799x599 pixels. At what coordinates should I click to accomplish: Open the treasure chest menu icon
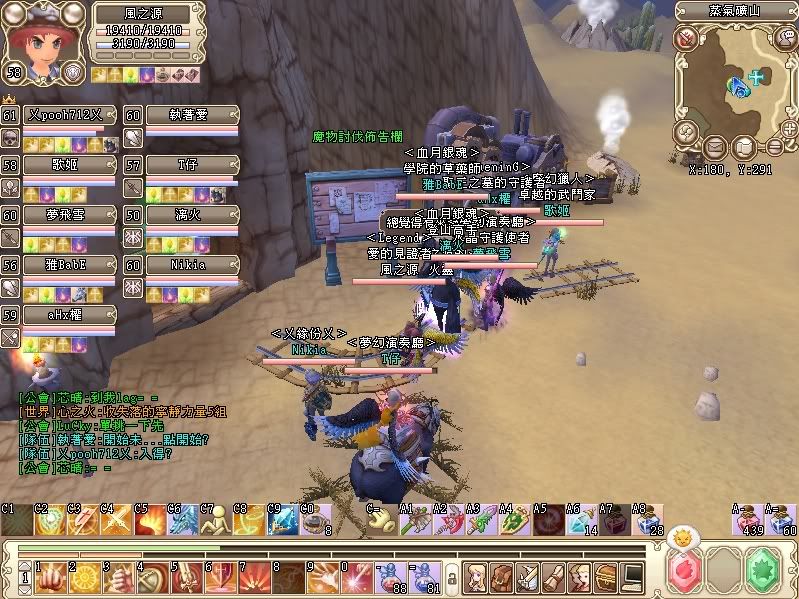coord(605,576)
